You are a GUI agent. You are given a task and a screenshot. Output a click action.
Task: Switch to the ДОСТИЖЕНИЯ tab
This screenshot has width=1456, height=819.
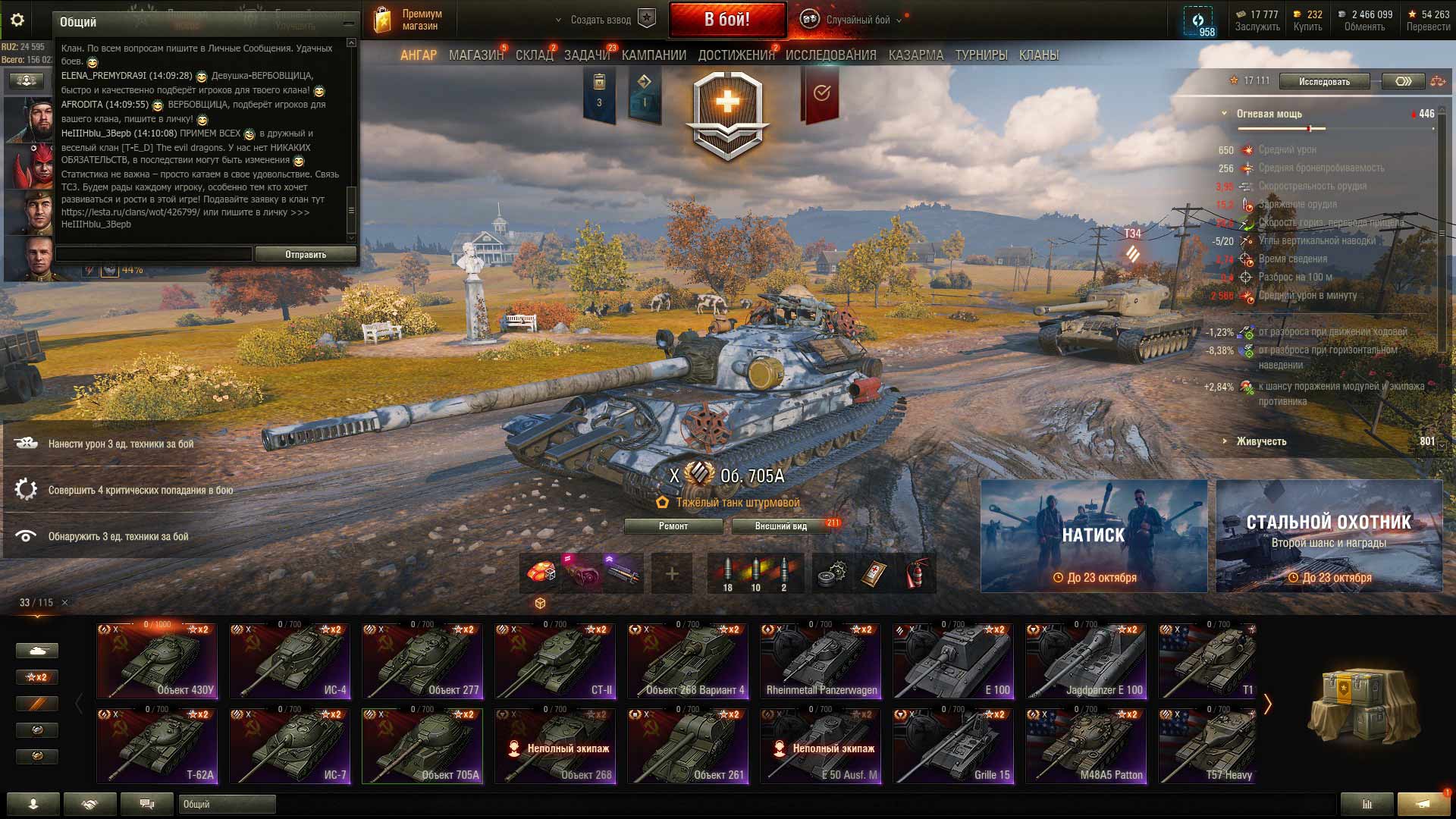click(736, 55)
